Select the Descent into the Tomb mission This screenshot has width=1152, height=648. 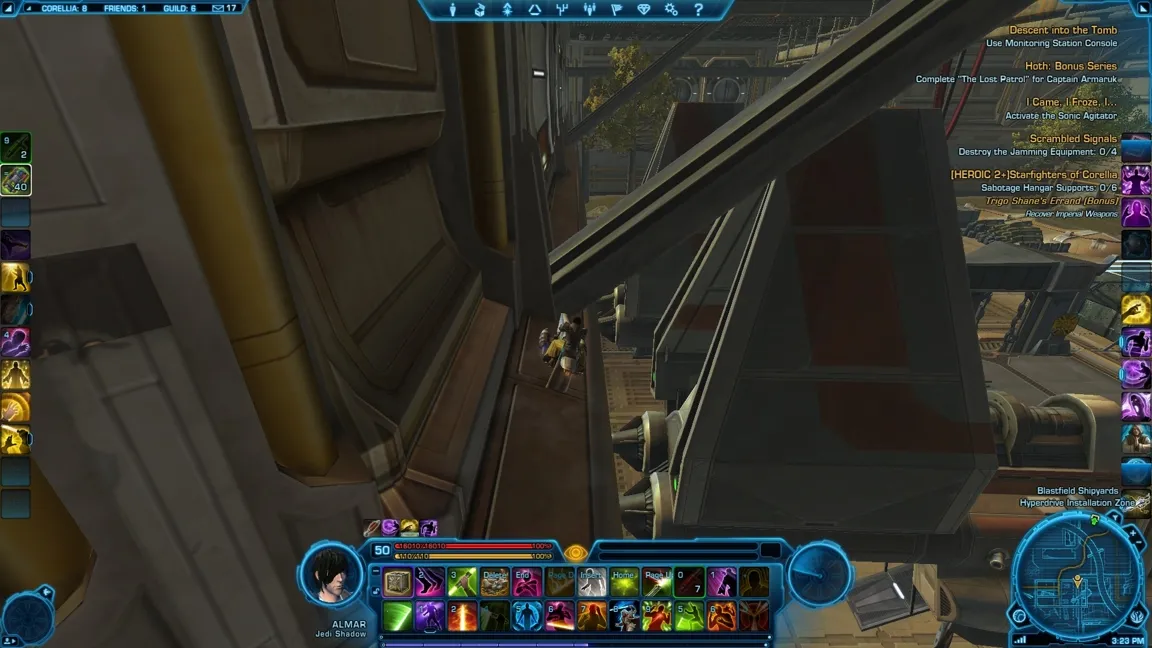click(1063, 30)
